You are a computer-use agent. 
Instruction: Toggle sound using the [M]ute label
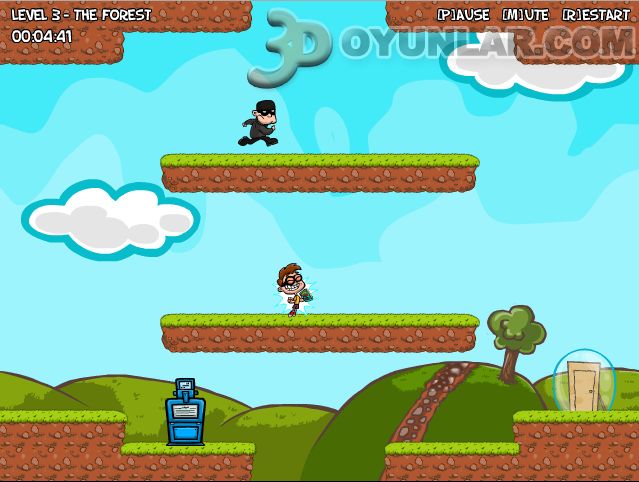click(525, 15)
